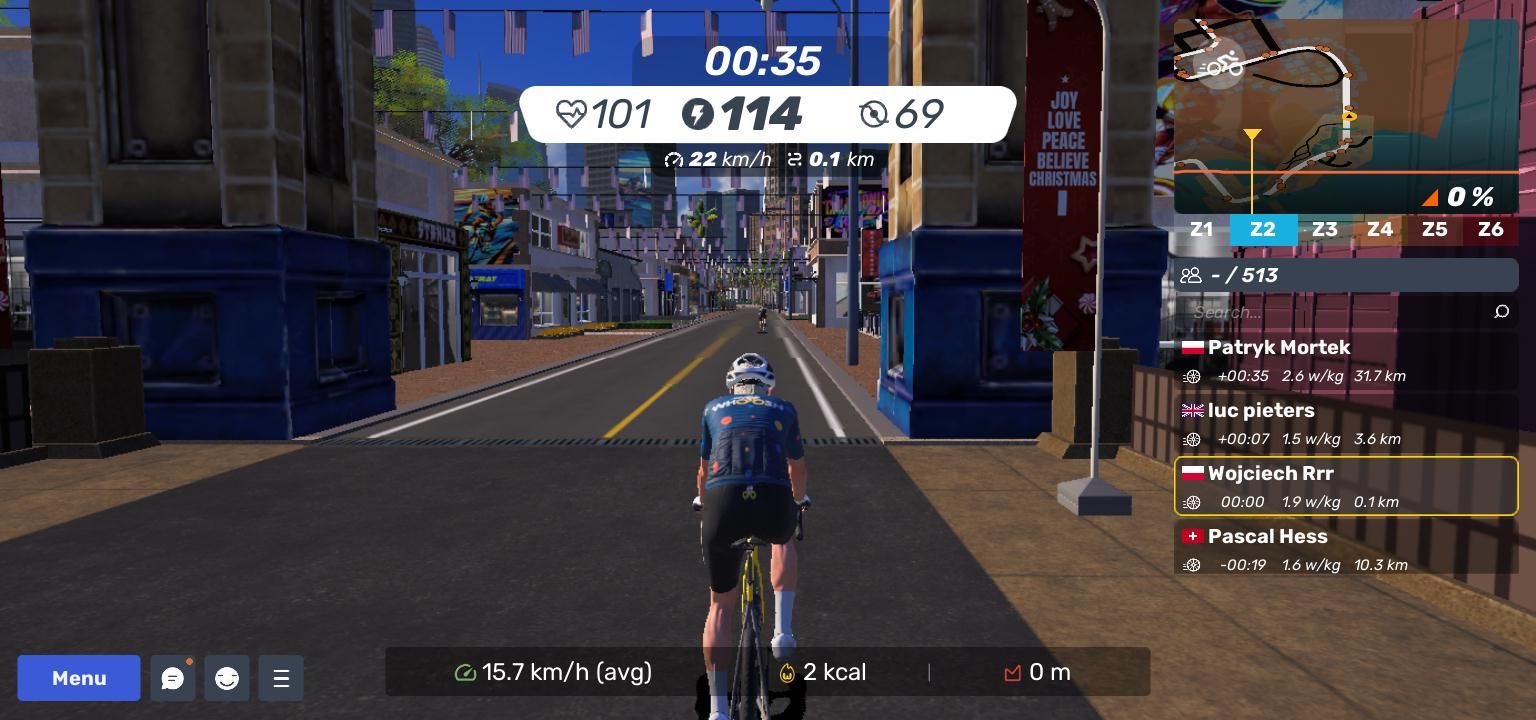Image resolution: width=1536 pixels, height=720 pixels.
Task: Open the Menu button
Action: click(79, 678)
